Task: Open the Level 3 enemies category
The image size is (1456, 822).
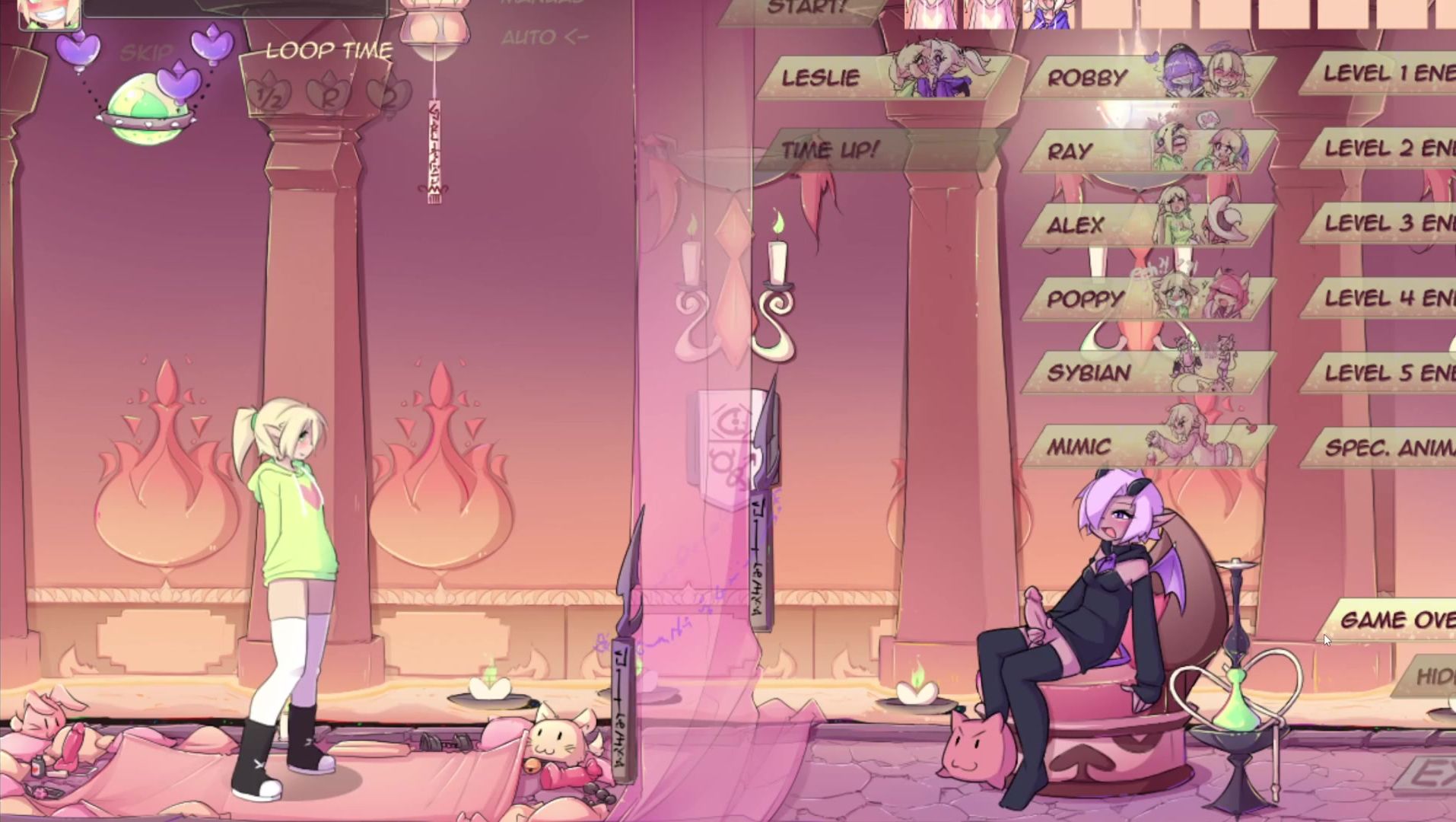Action: [x=1386, y=224]
